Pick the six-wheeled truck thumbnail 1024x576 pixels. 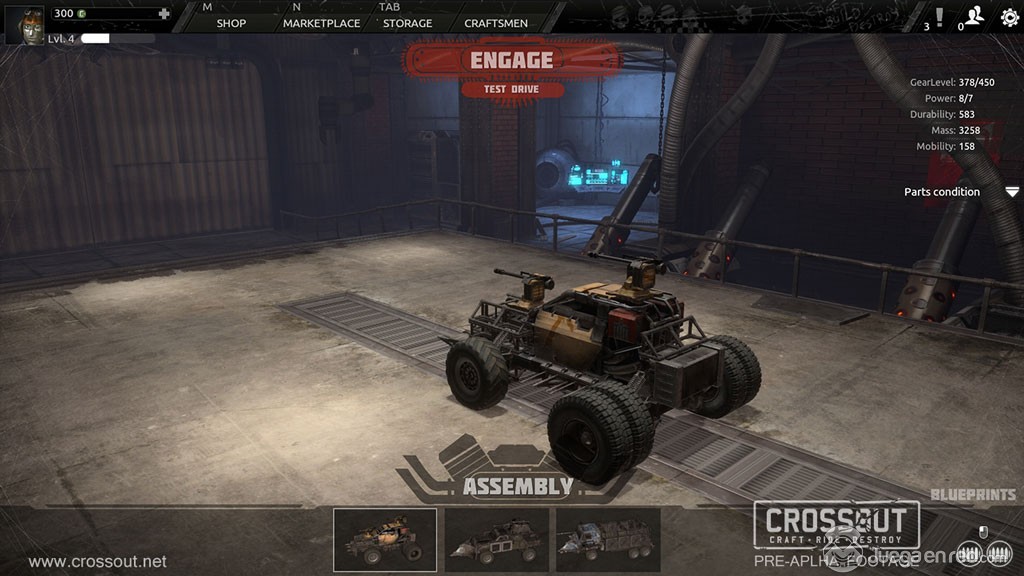pyautogui.click(x=608, y=540)
